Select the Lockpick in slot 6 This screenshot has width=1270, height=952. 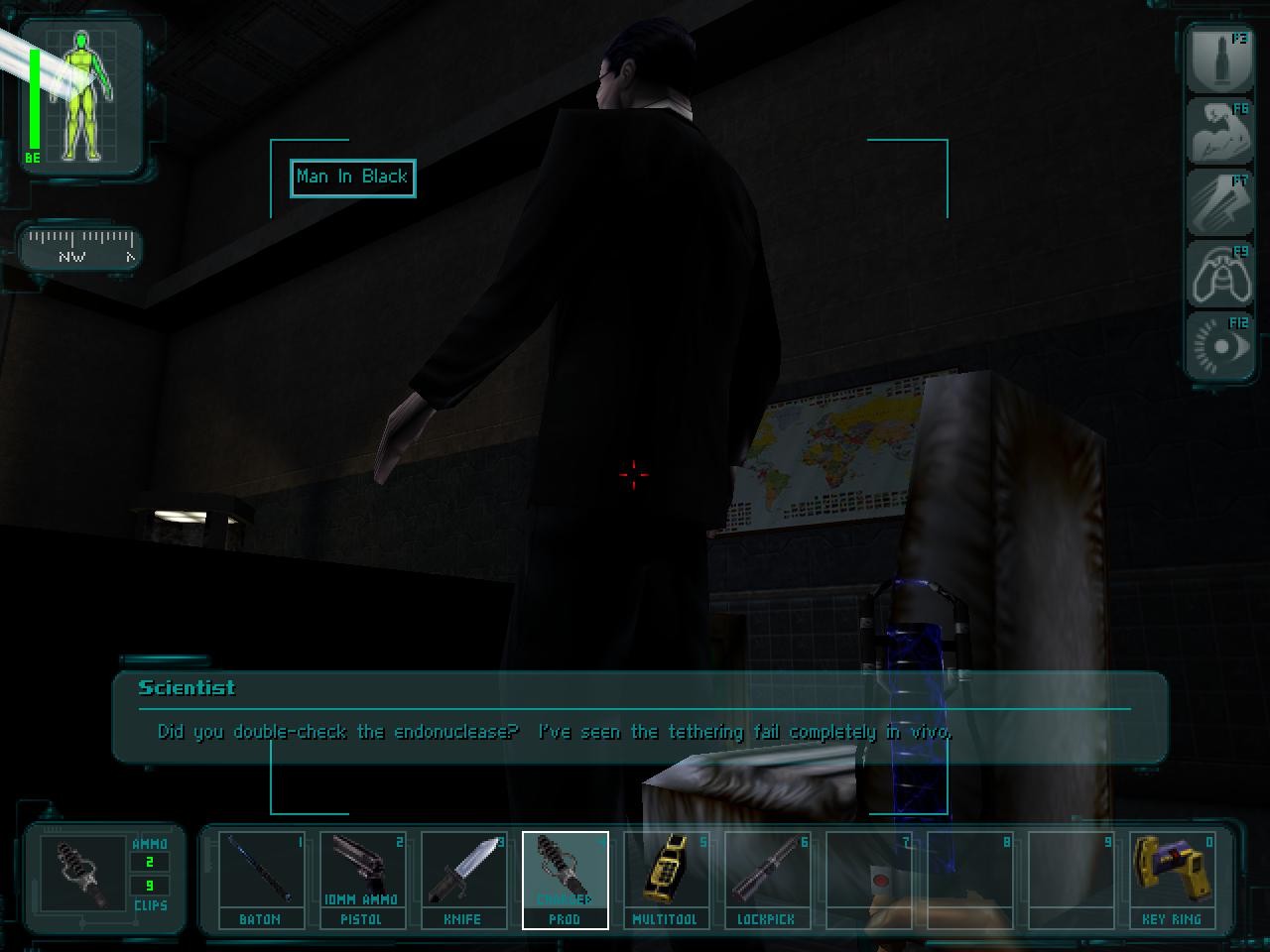pos(768,878)
